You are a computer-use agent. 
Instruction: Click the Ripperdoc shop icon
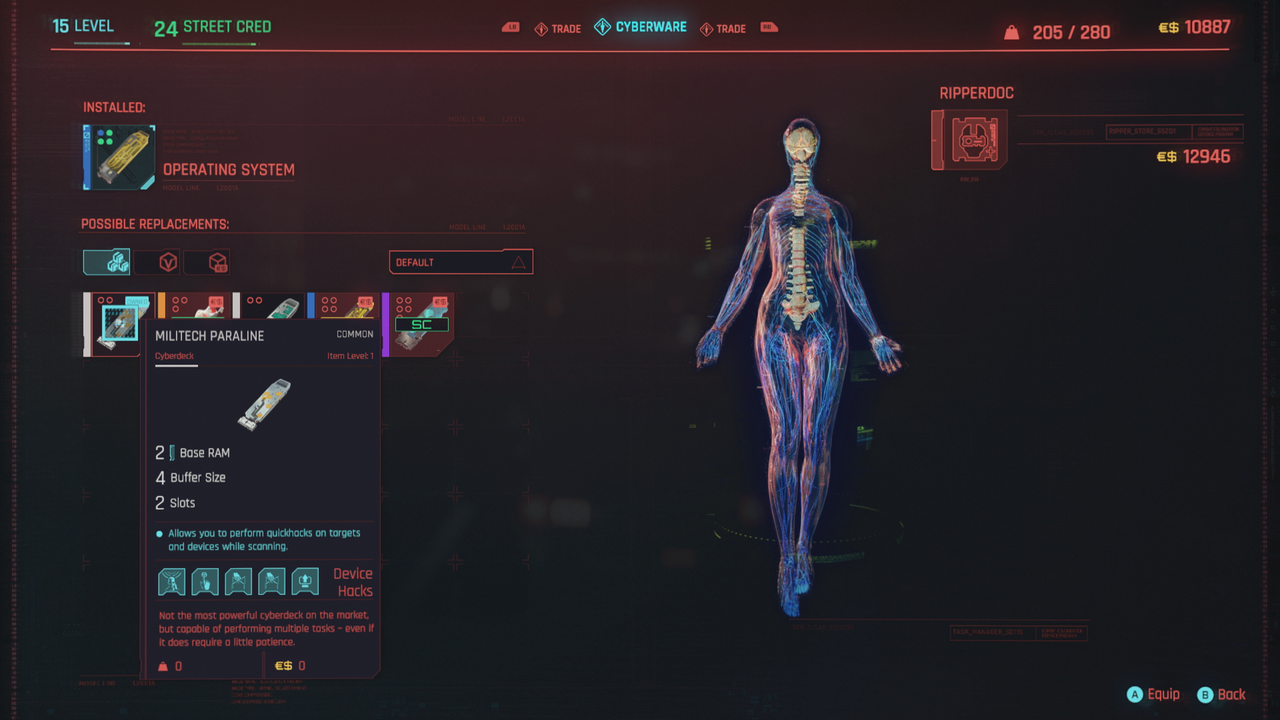pos(968,140)
